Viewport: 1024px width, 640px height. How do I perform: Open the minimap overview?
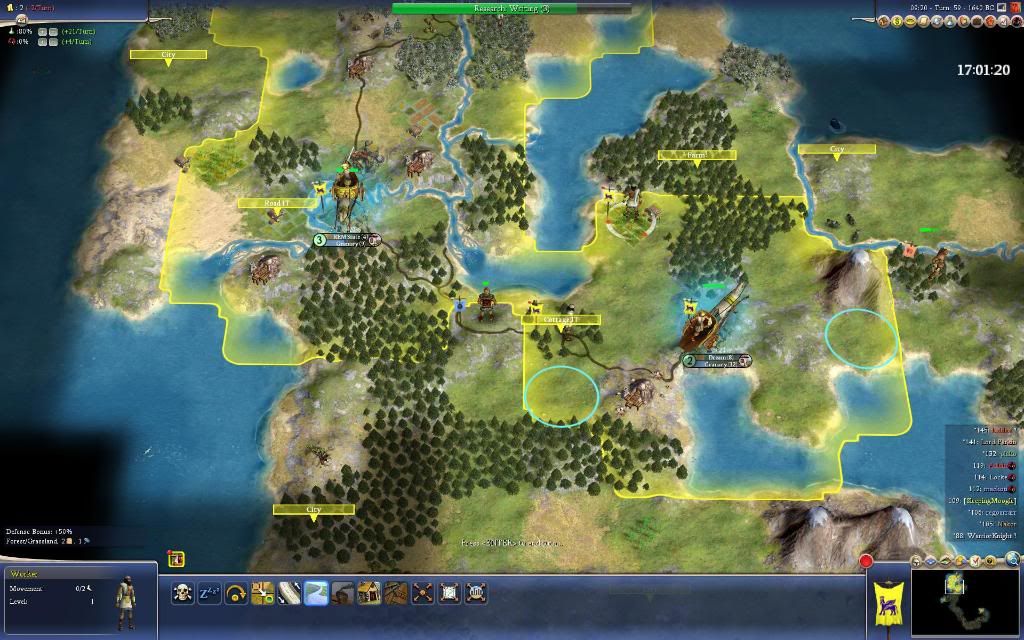965,601
